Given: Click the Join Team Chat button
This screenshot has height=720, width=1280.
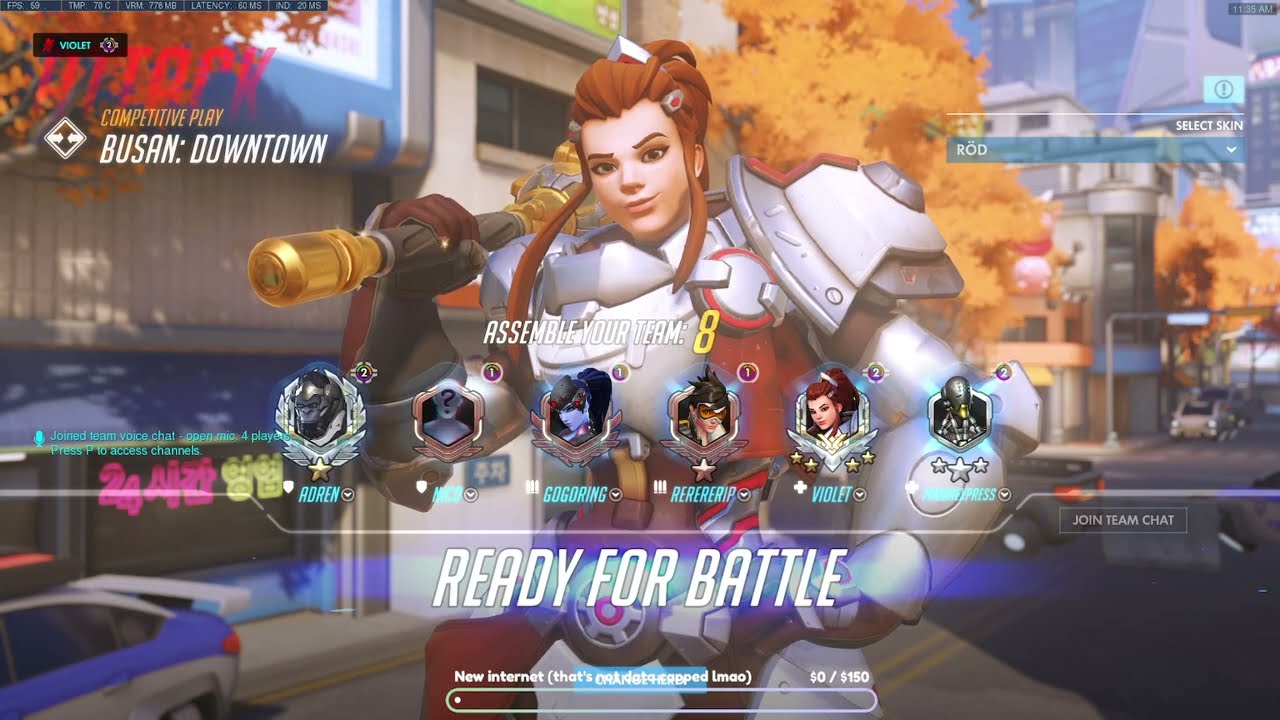Looking at the screenshot, I should click(1123, 520).
